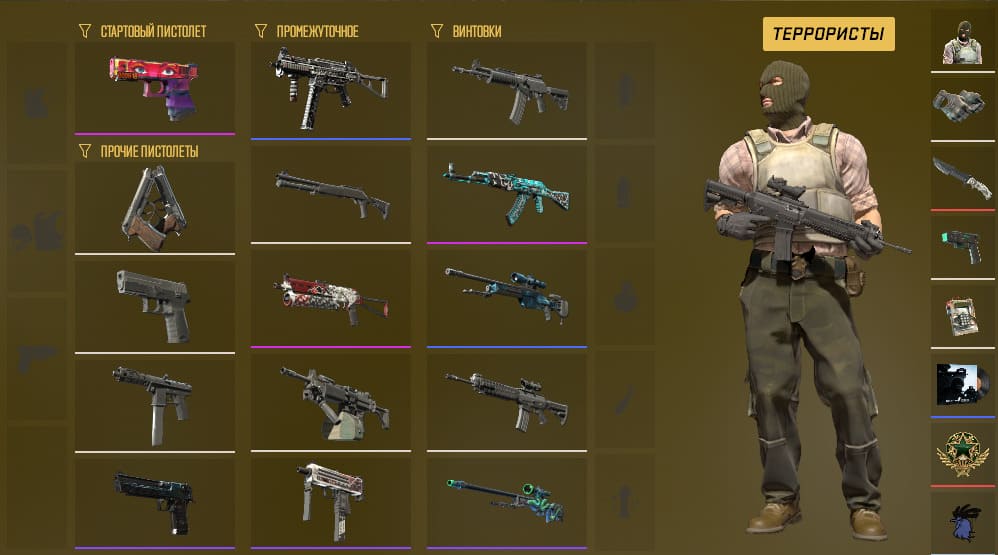Open the agent portrait thumbnail
The width and height of the screenshot is (998, 555).
(x=961, y=40)
